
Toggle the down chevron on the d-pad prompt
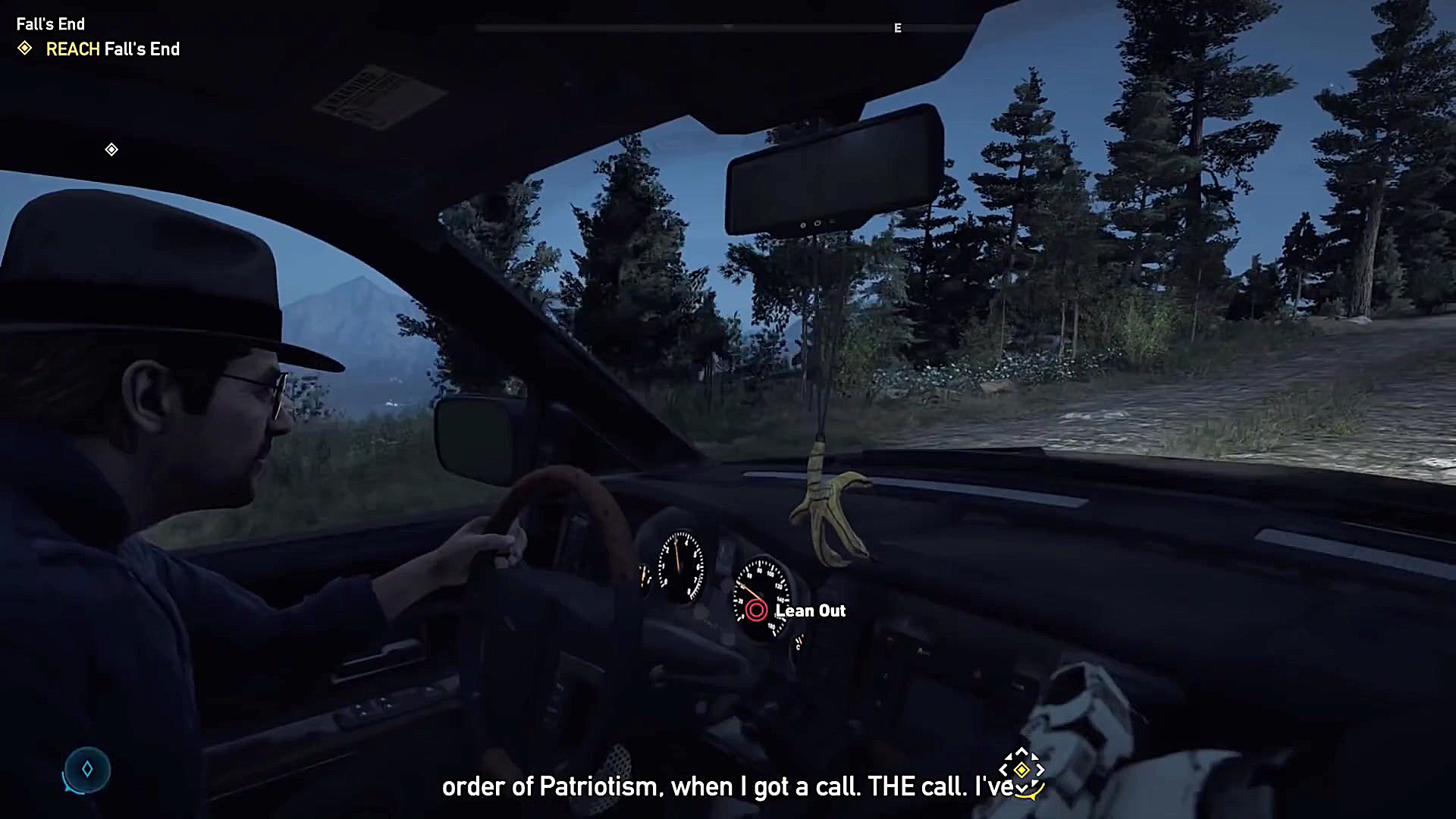(x=1021, y=789)
